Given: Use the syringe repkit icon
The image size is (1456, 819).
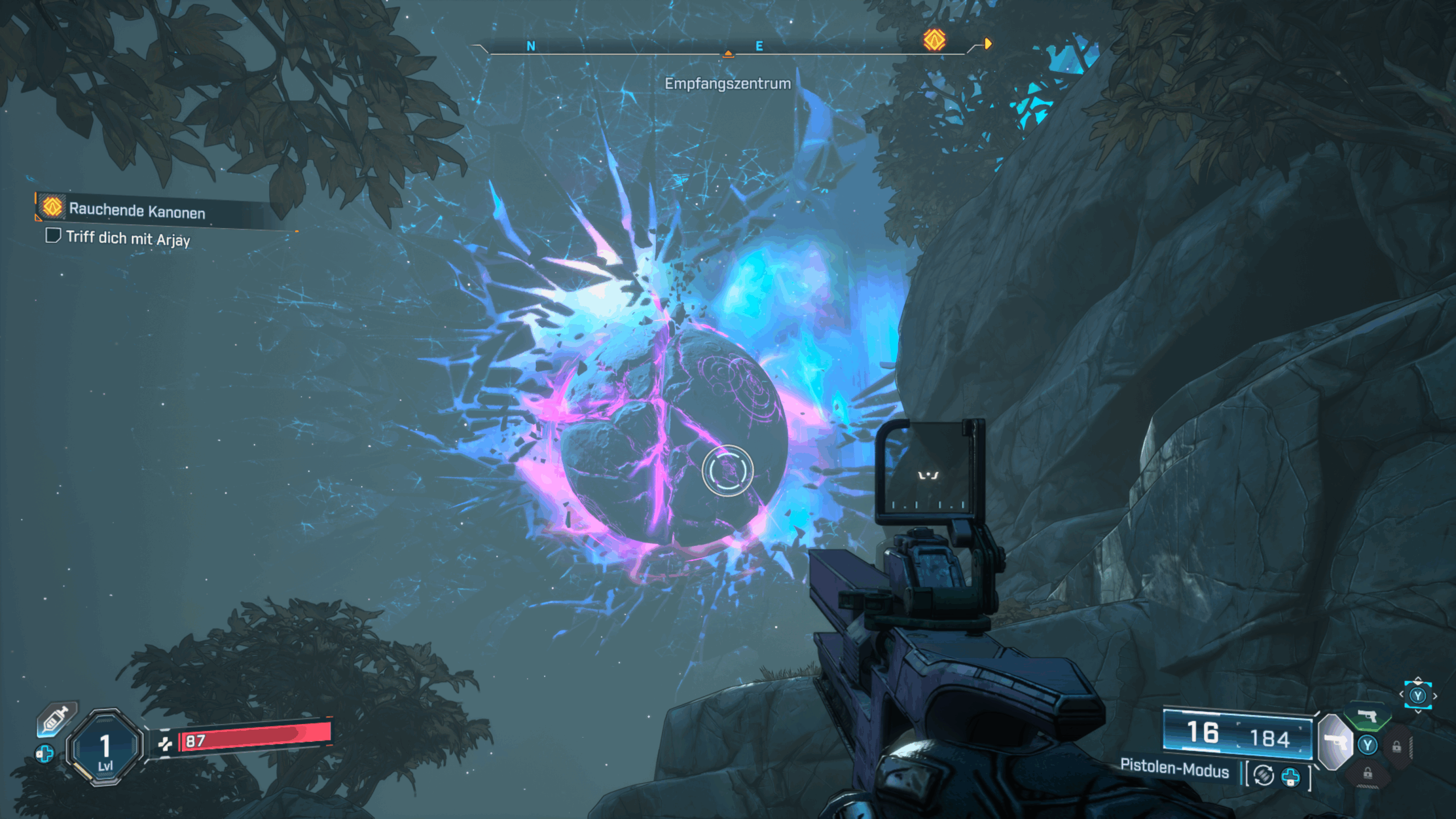Looking at the screenshot, I should point(56,719).
